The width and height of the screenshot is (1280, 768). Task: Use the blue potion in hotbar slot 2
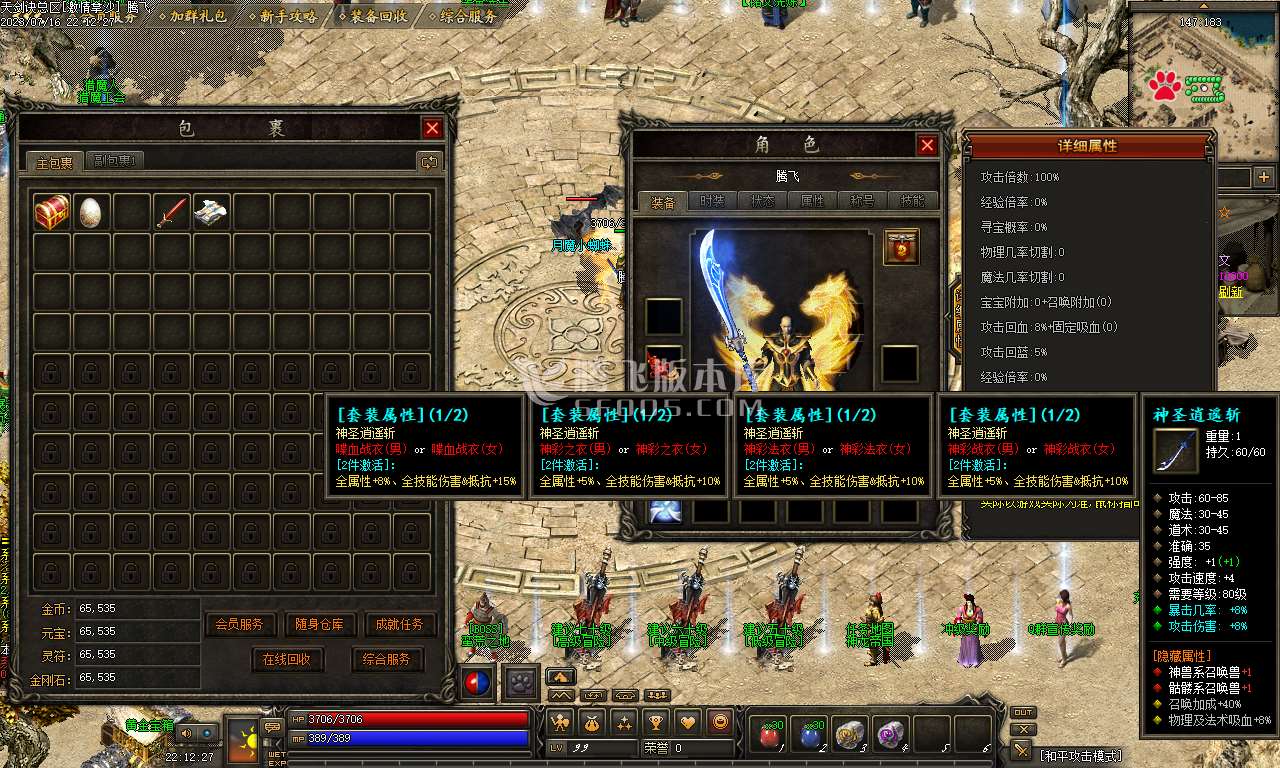pos(809,735)
